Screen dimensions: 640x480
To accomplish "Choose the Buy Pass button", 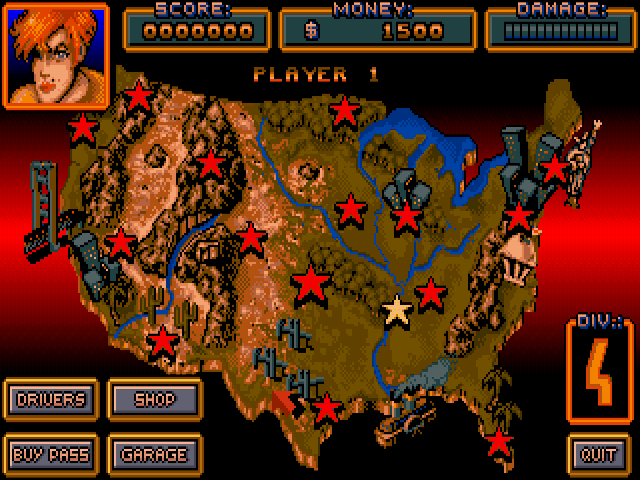I will coord(50,455).
